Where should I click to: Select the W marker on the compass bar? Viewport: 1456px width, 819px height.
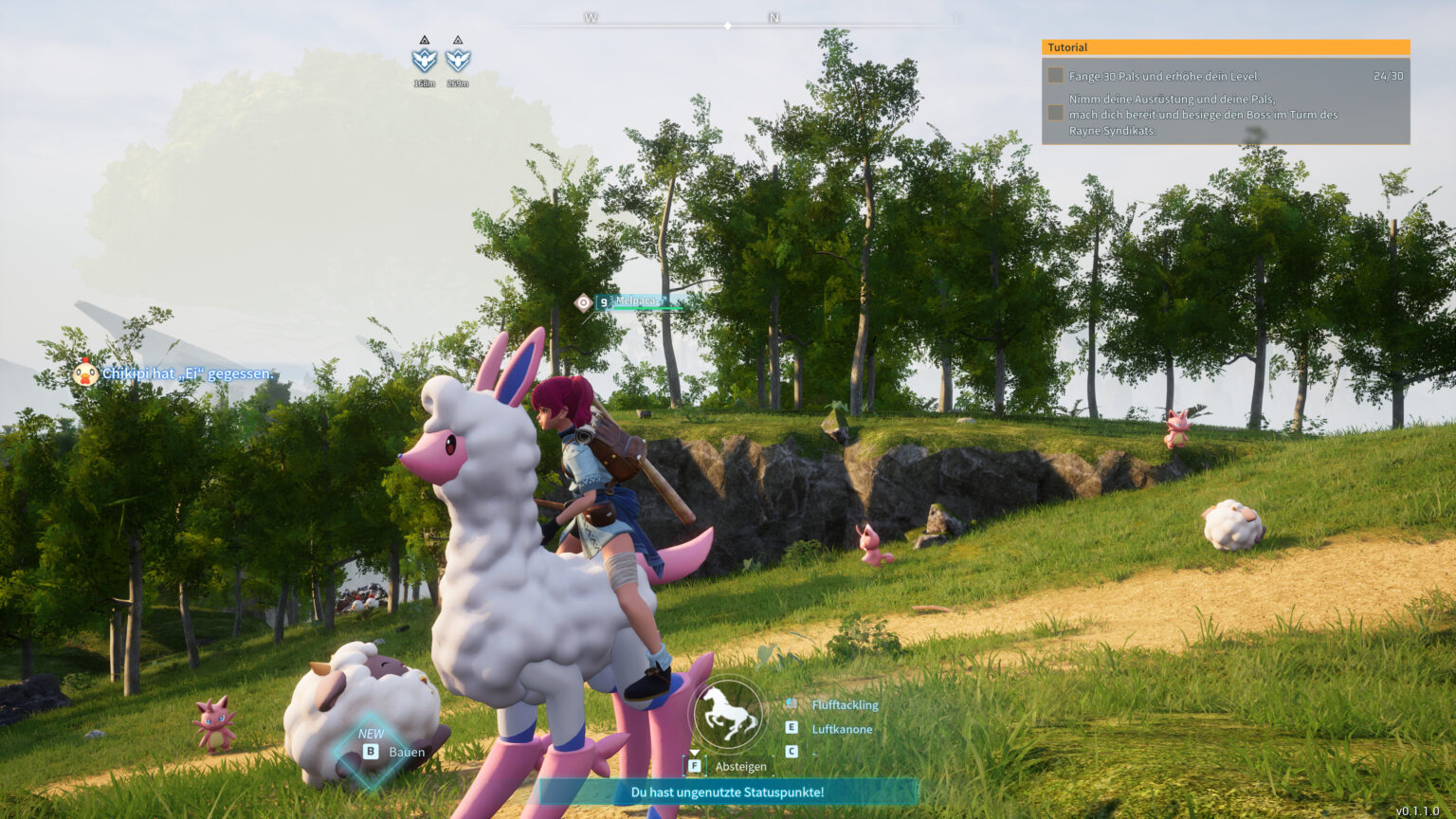(593, 16)
